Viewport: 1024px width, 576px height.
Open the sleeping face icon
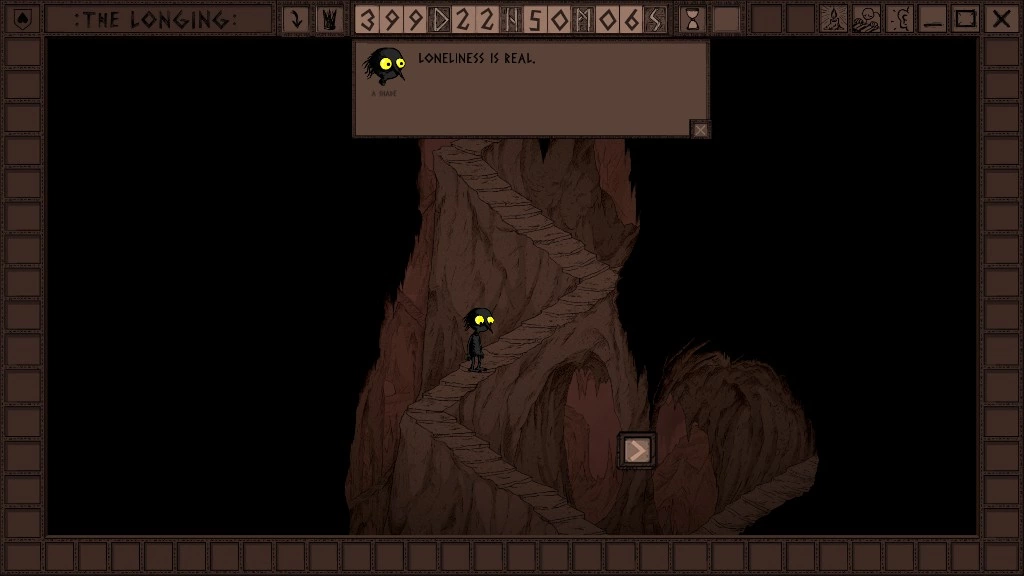(x=866, y=19)
